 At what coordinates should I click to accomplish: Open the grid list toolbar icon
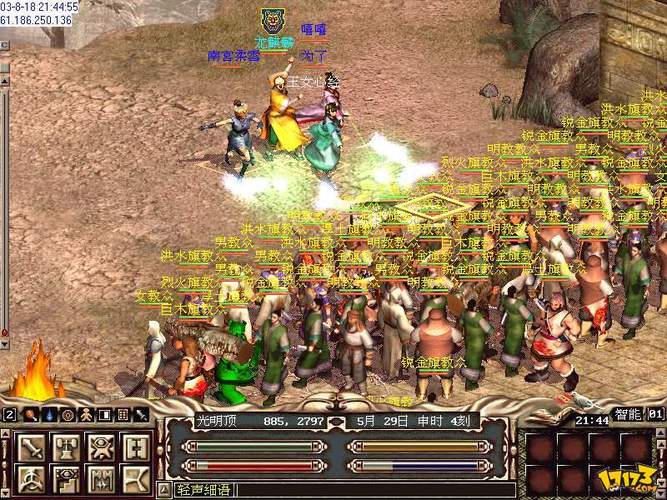click(121, 414)
